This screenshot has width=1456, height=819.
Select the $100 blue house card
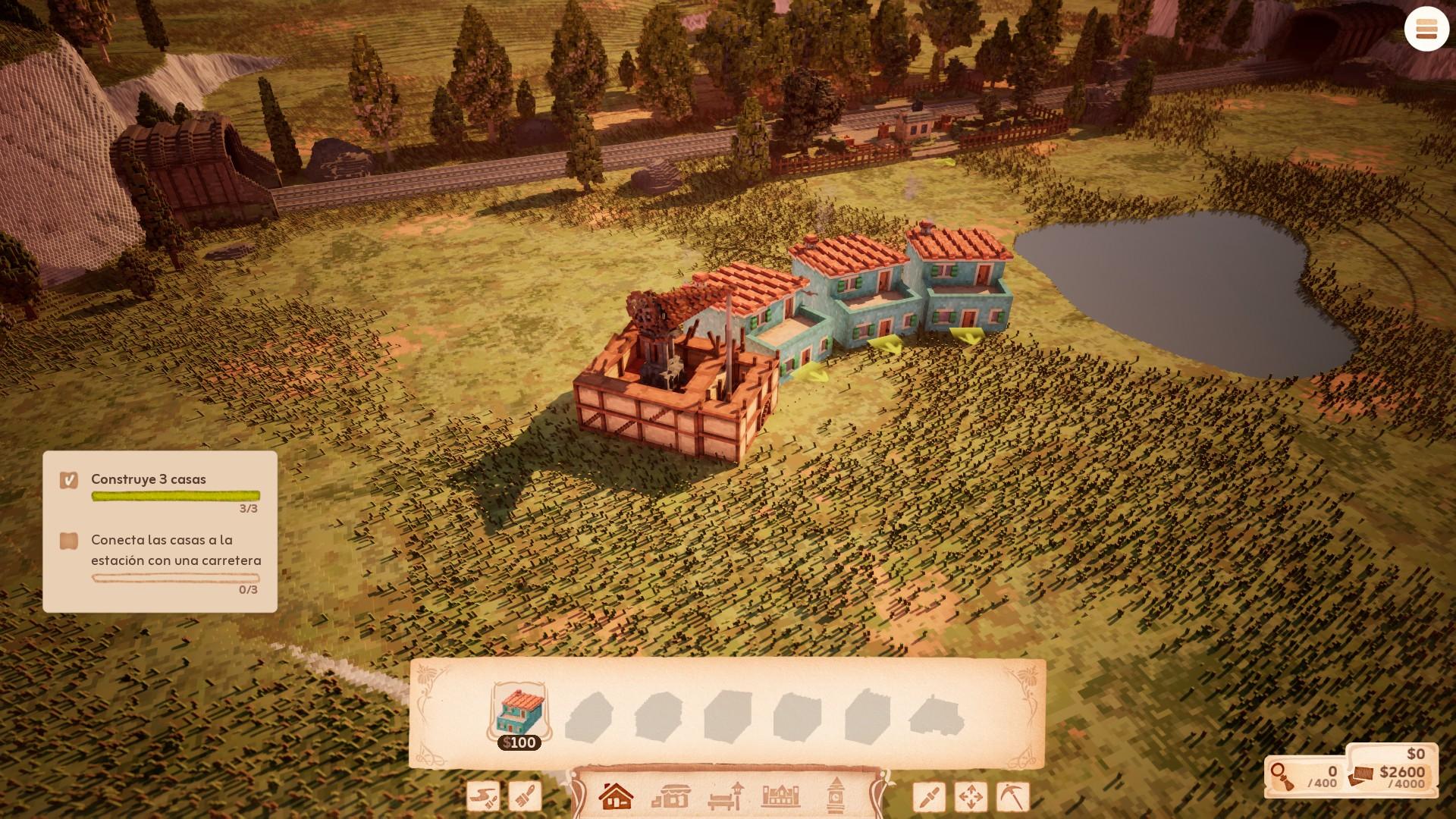519,714
